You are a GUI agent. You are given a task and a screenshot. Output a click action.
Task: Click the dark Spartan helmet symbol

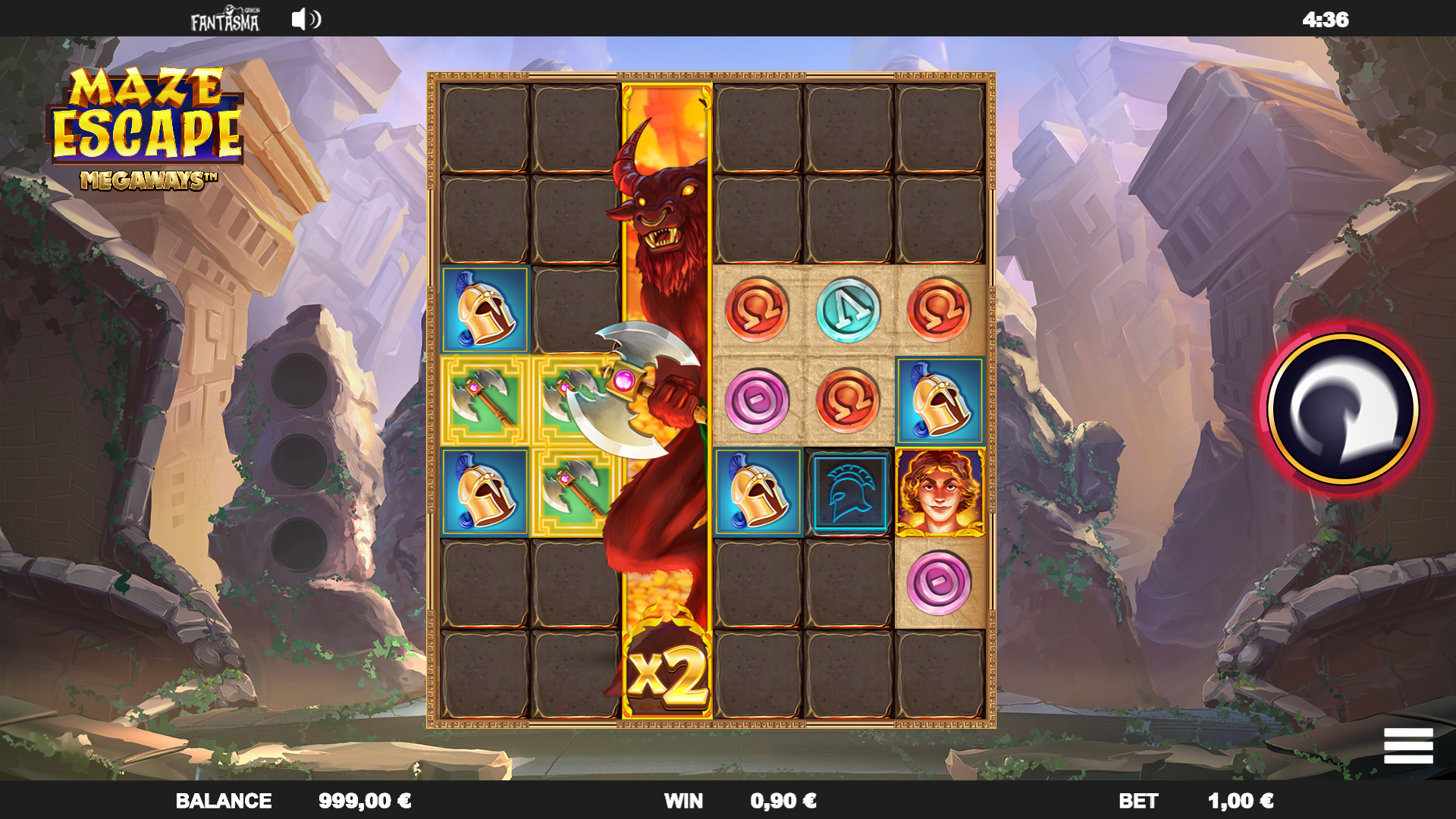(x=849, y=494)
